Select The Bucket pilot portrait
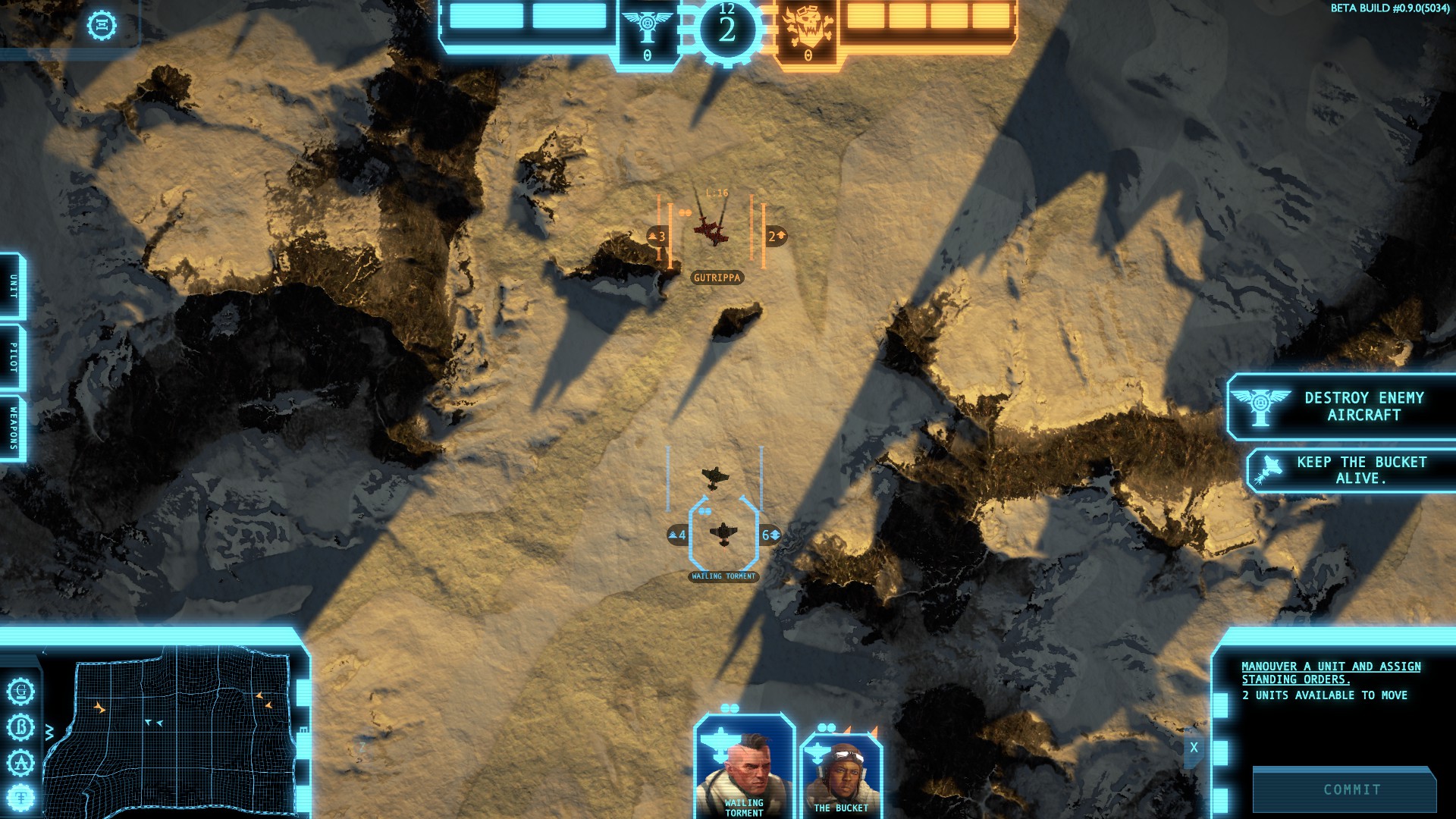This screenshot has width=1456, height=819. coord(841,775)
